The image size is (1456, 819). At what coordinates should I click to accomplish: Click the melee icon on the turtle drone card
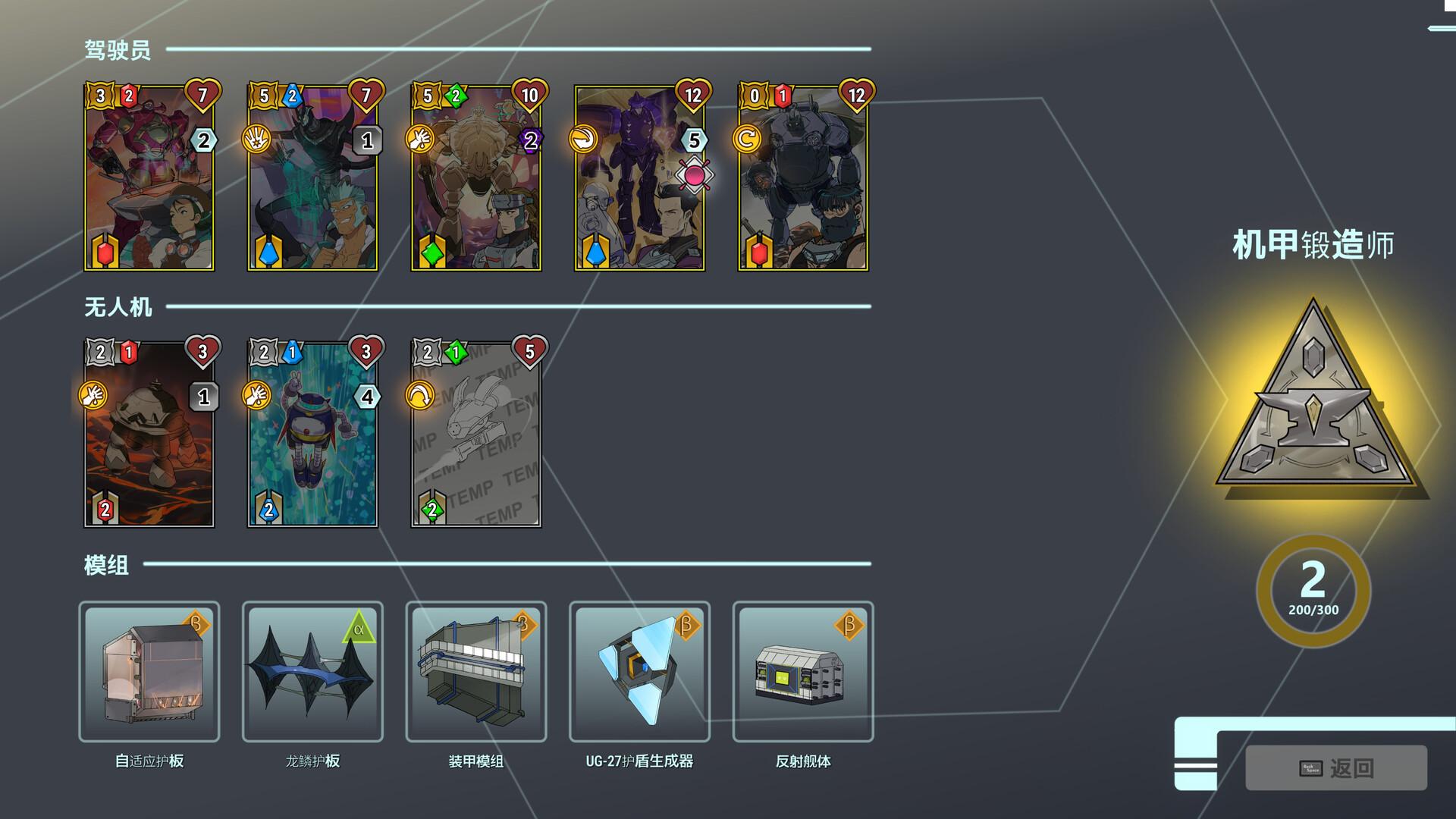coord(94,395)
